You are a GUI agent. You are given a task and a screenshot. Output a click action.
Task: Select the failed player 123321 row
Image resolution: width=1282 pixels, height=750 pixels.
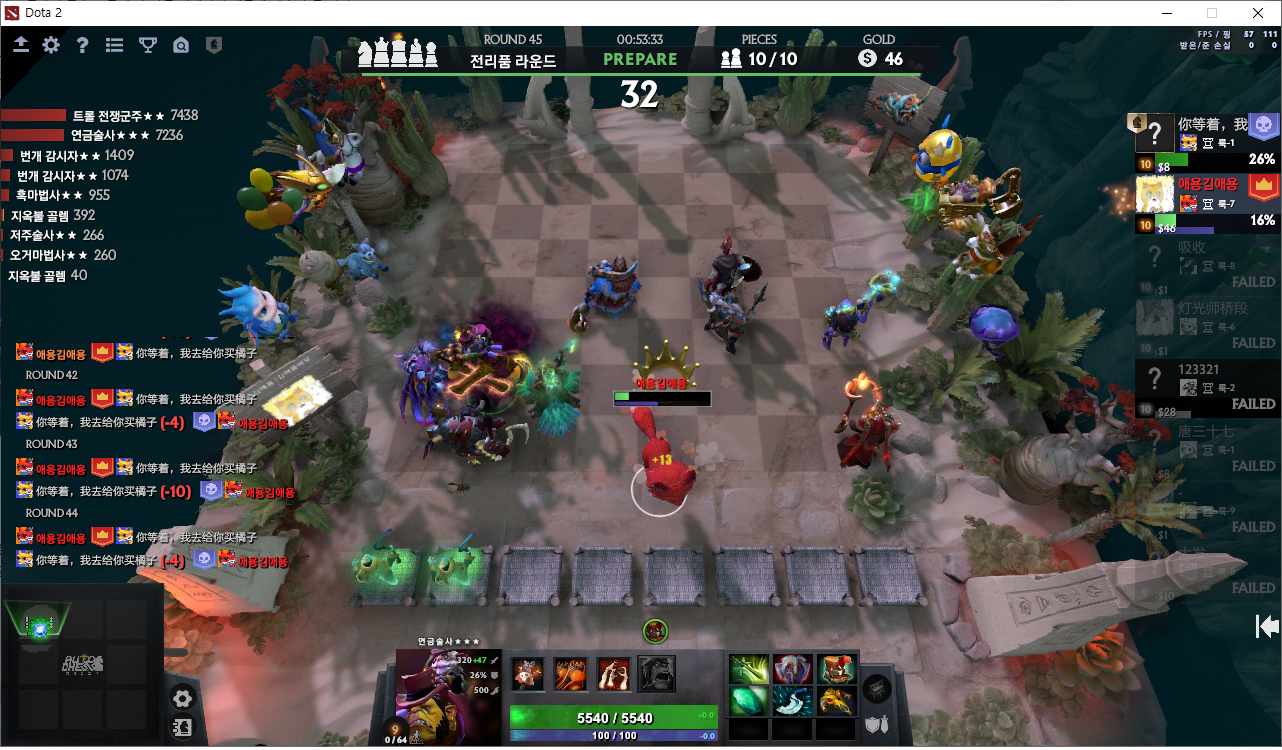point(1207,387)
